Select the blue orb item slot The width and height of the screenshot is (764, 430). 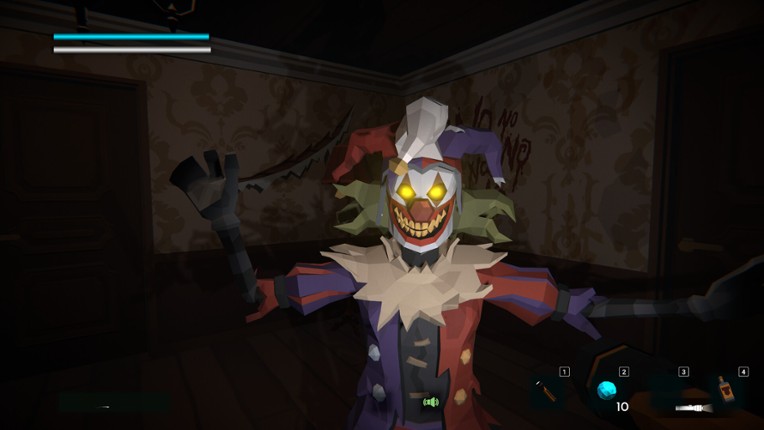(x=607, y=390)
